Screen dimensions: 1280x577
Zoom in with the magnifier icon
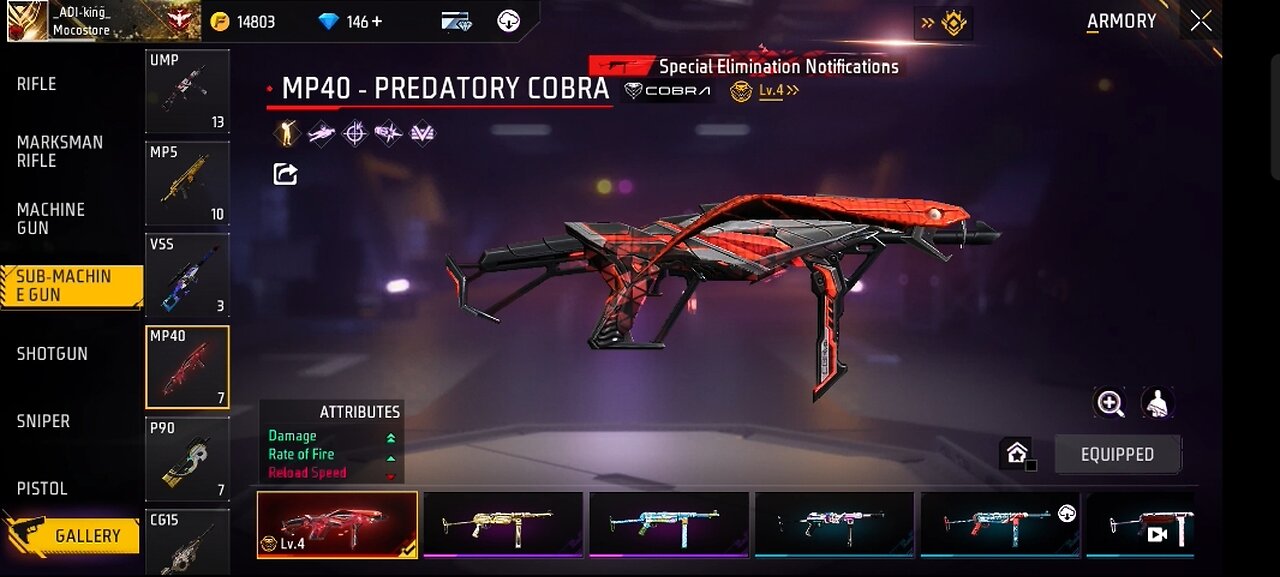point(1110,403)
